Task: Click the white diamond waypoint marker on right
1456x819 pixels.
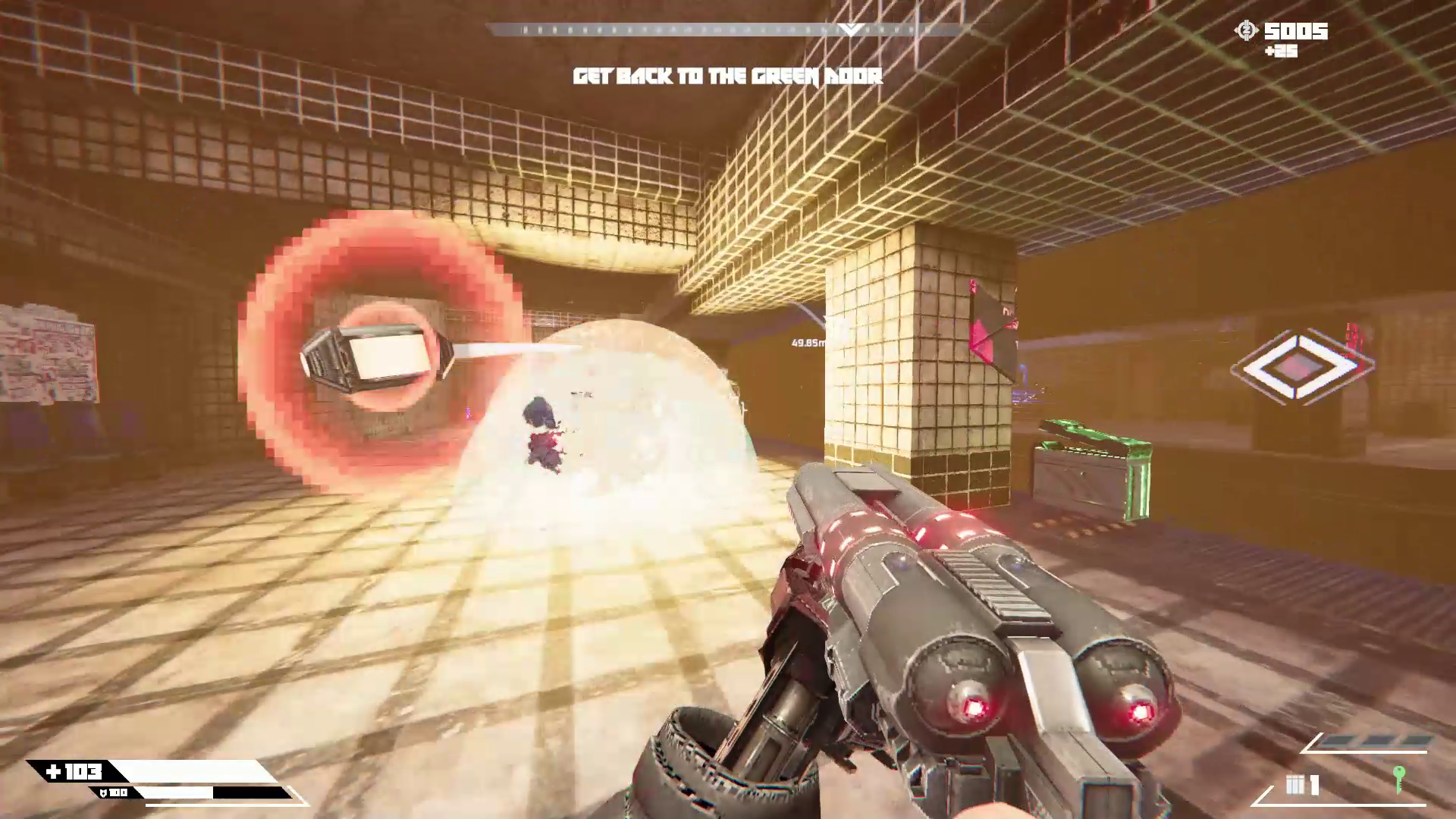Action: pos(1301,365)
